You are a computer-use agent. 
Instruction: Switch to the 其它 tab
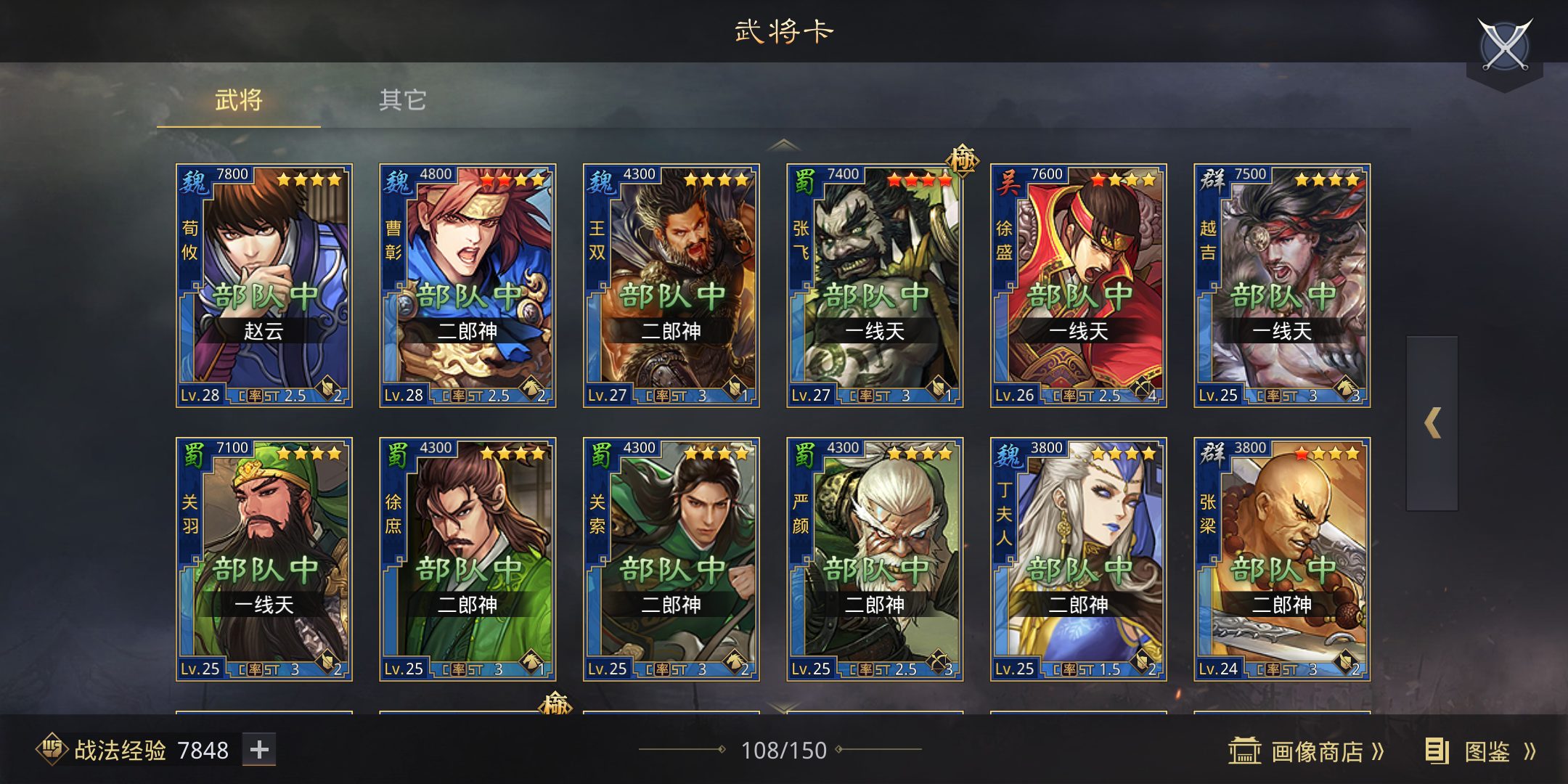[x=402, y=100]
